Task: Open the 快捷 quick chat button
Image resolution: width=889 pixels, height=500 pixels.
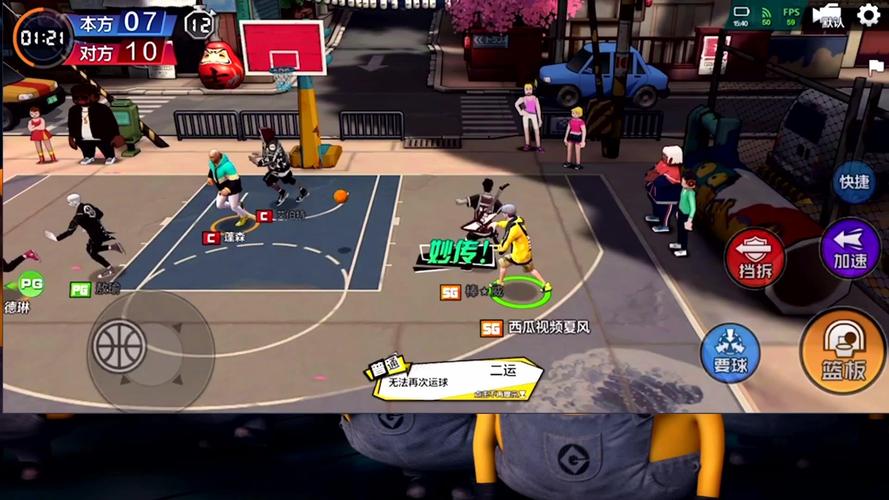Action: 855,182
